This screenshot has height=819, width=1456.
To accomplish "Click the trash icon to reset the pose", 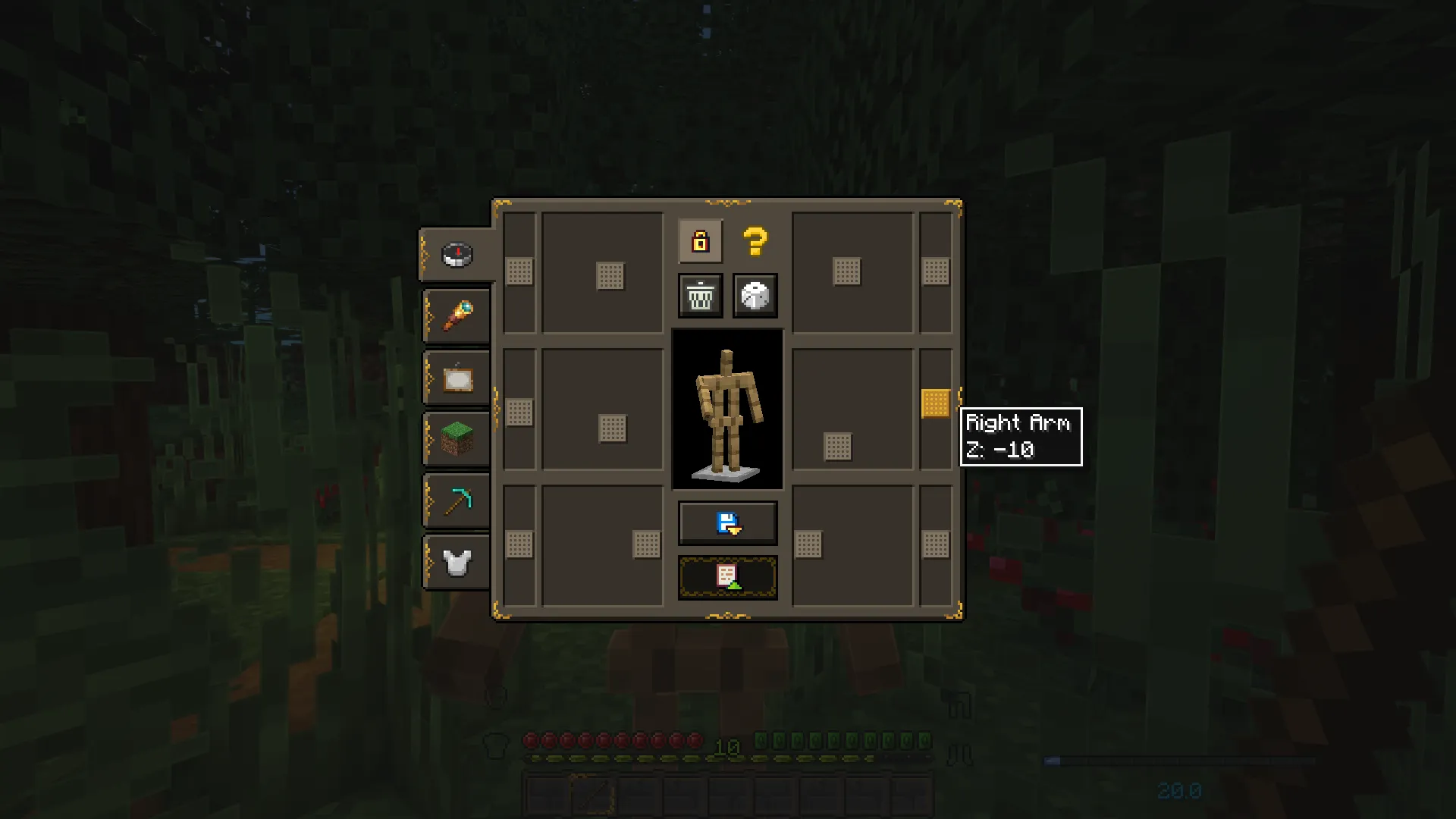I will click(699, 295).
